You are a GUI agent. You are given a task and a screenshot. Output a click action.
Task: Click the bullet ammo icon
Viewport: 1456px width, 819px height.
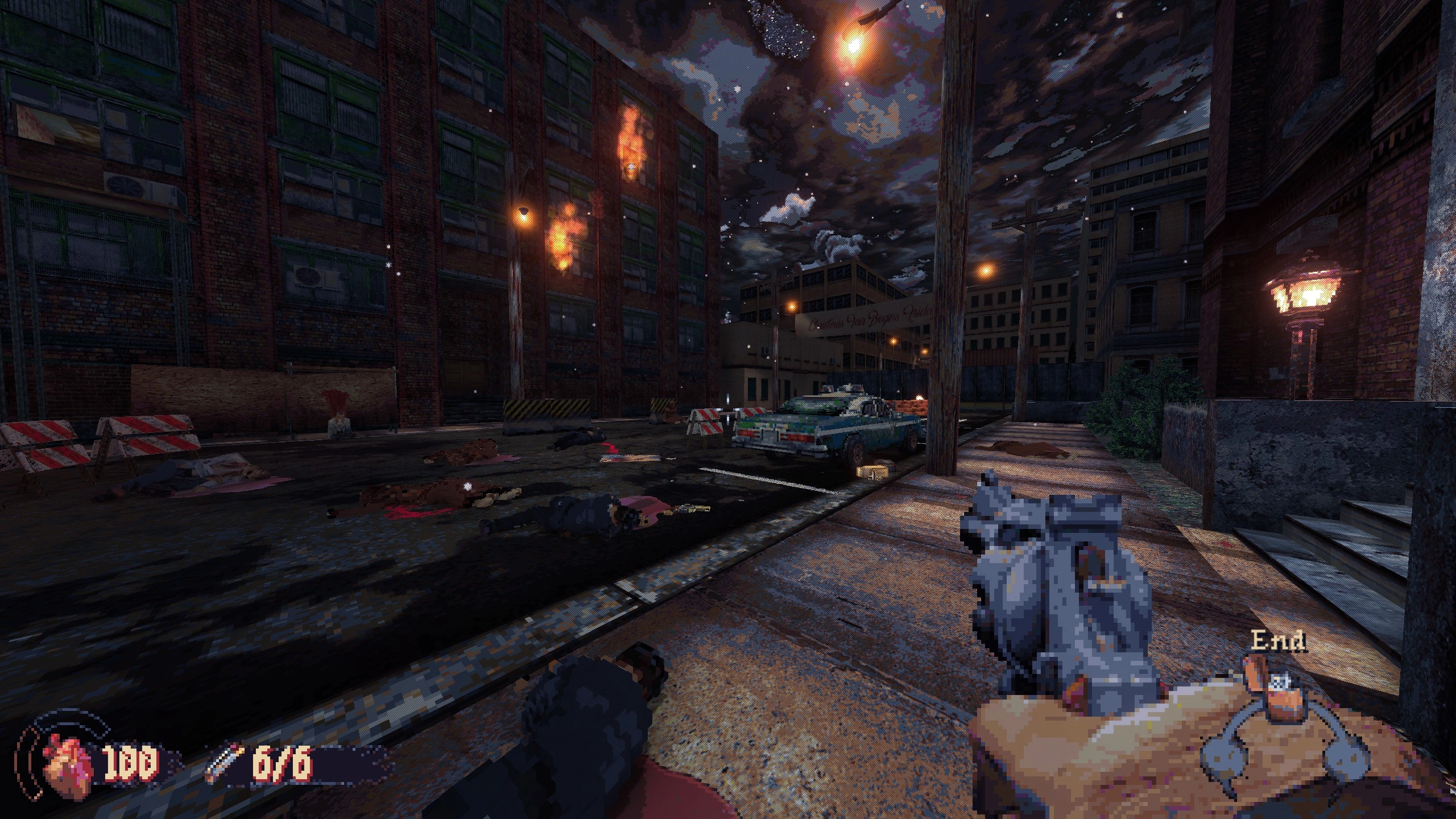coord(226,763)
